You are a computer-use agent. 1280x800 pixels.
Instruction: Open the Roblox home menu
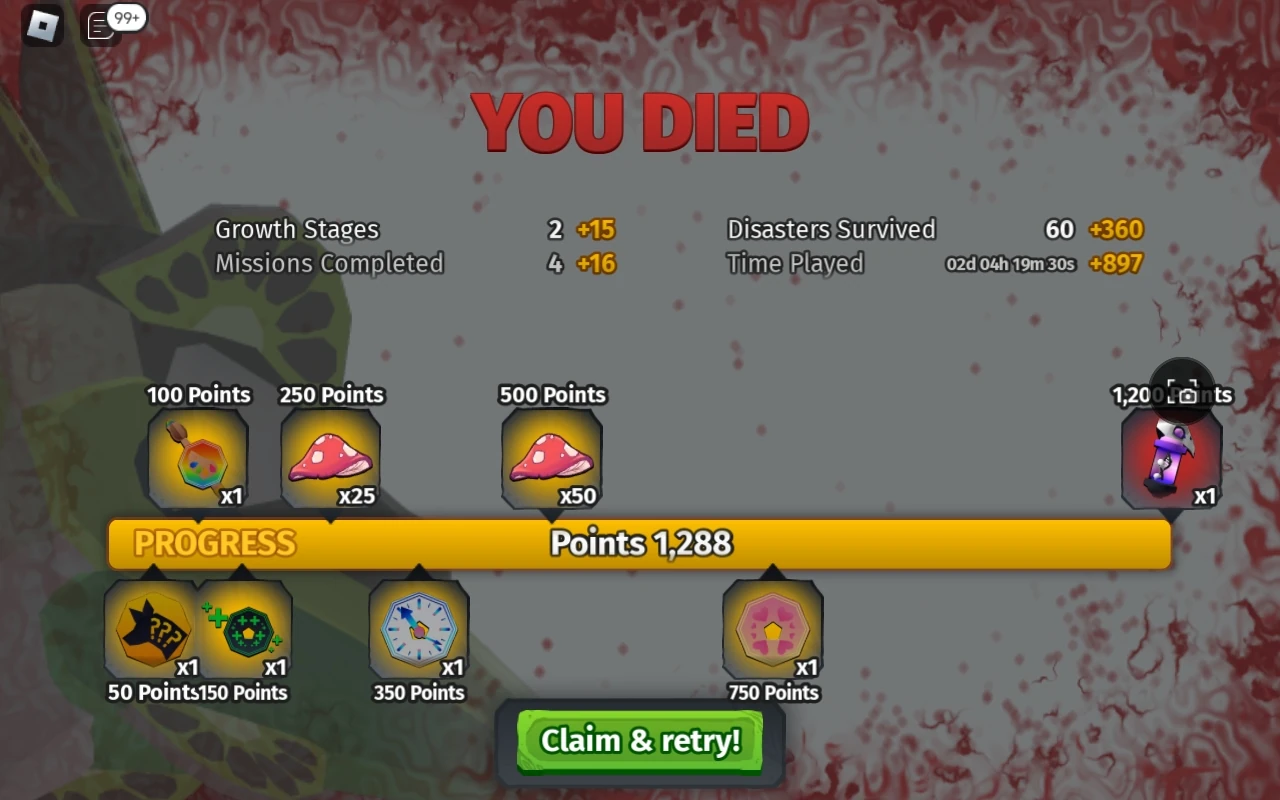point(42,25)
